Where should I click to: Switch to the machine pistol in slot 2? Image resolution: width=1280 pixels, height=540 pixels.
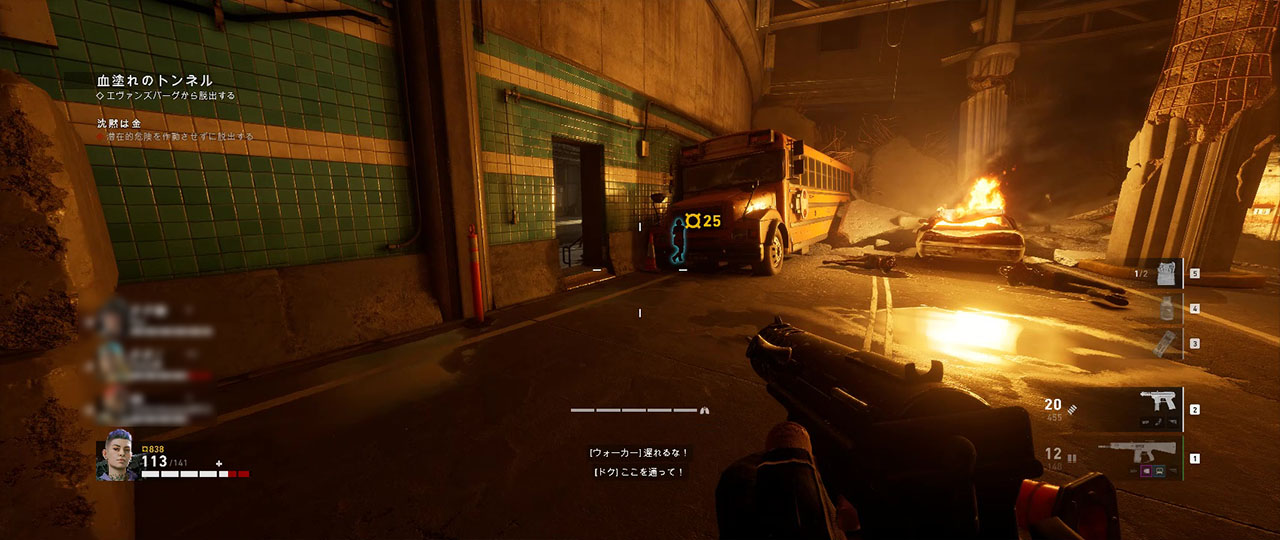(x=1158, y=407)
